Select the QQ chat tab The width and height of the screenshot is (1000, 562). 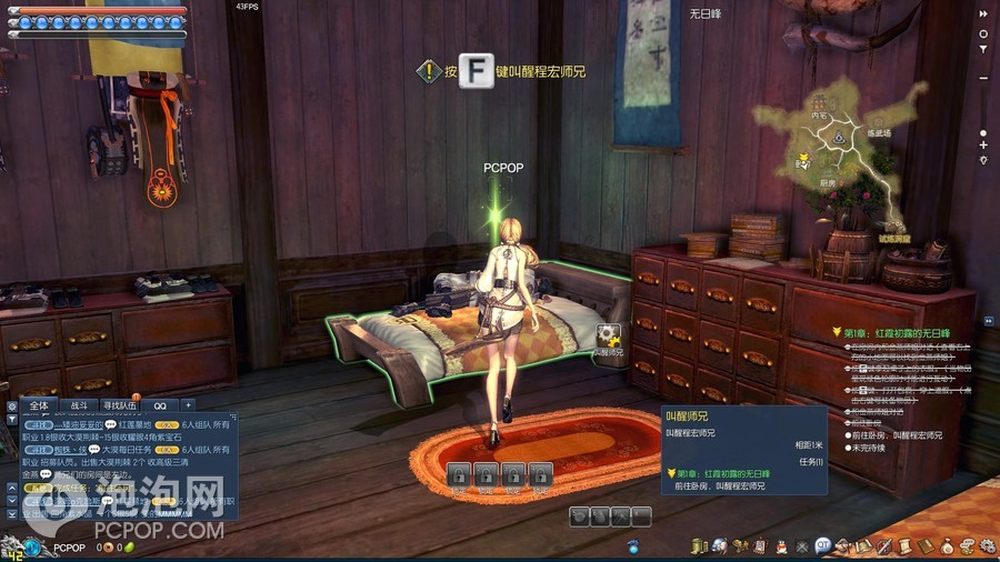pos(160,405)
